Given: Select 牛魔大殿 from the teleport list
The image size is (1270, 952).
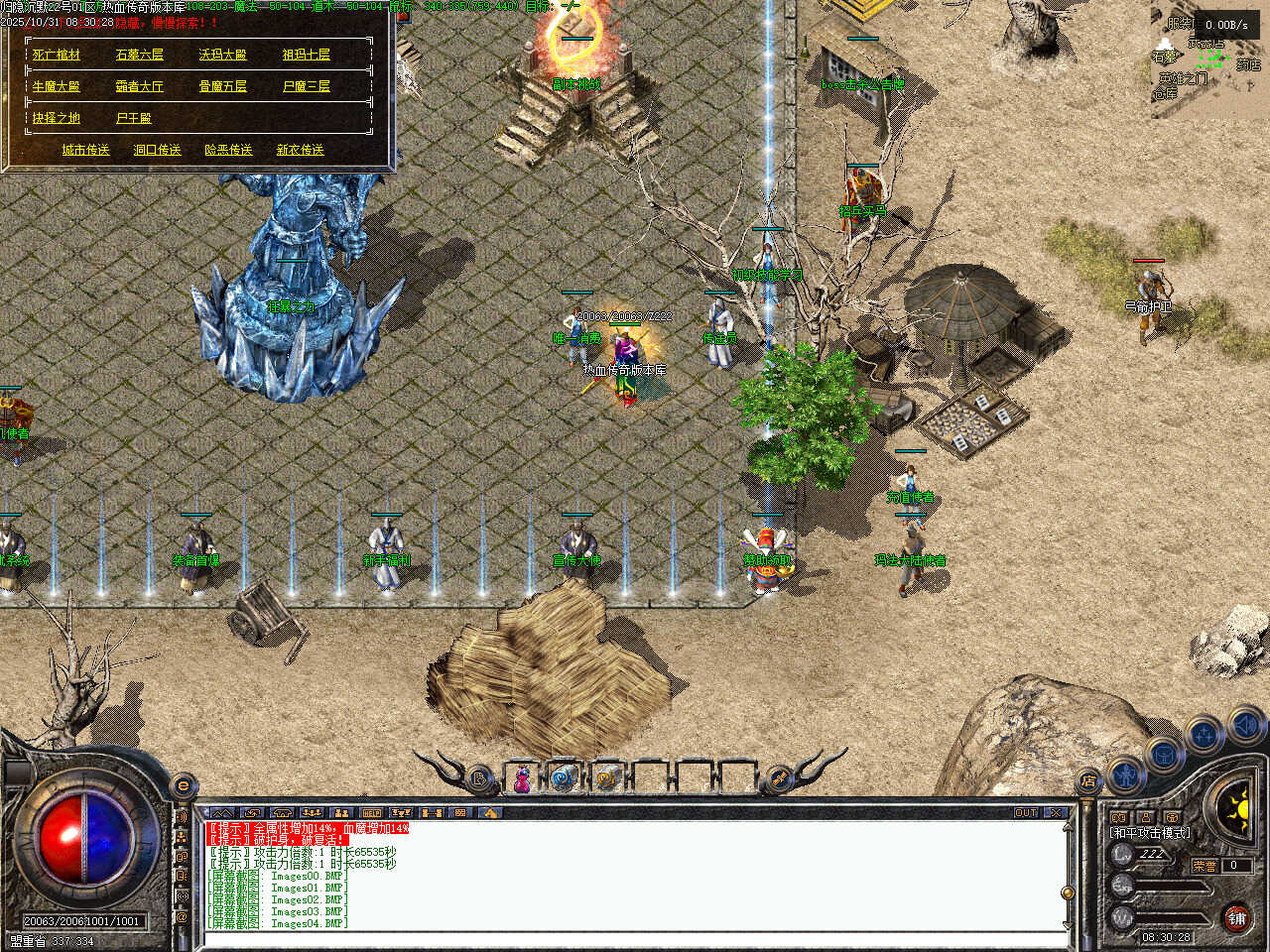Looking at the screenshot, I should coord(57,87).
